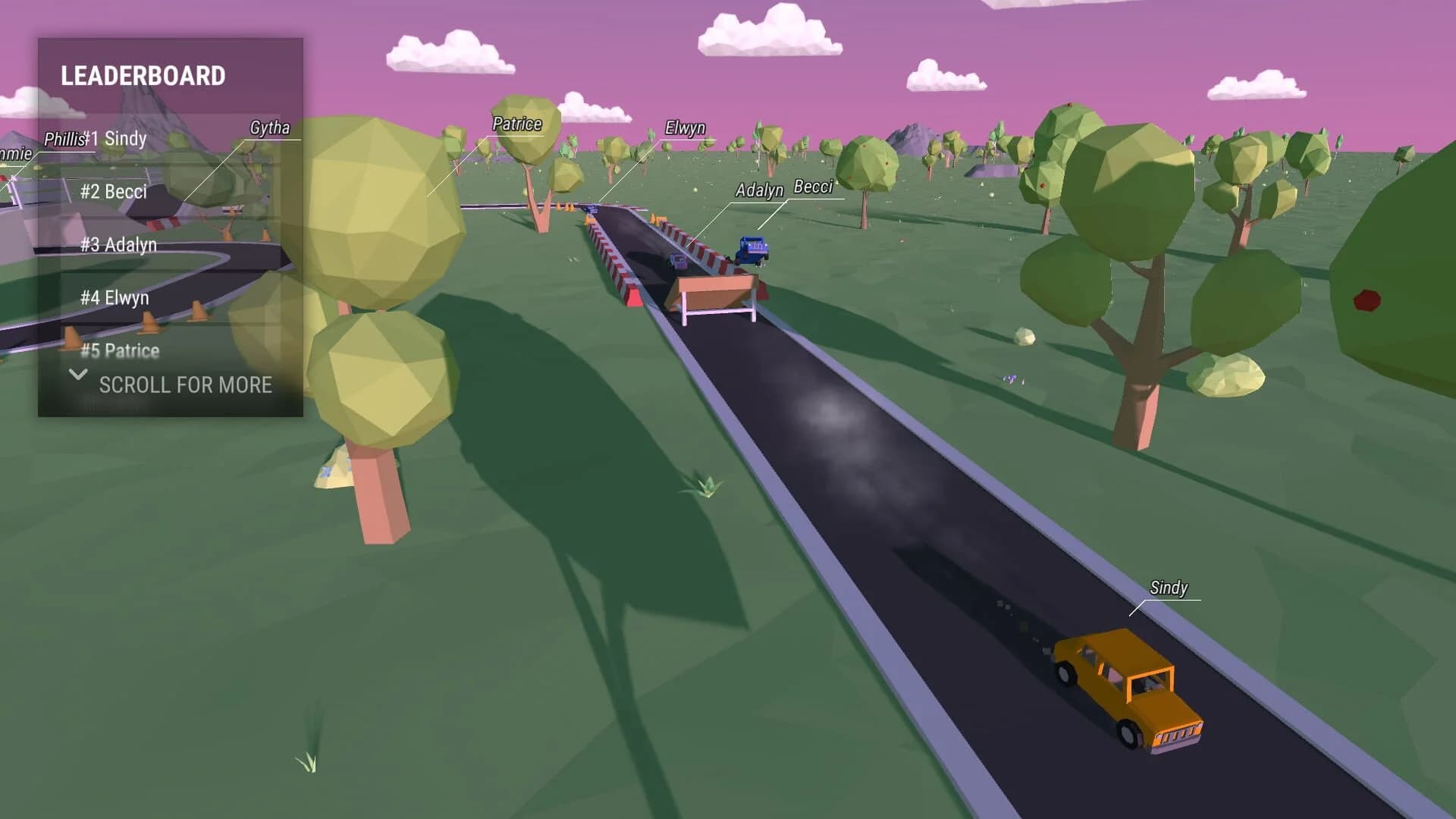Select #4 Elwyn on the leaderboard
This screenshot has height=819, width=1456.
point(114,297)
